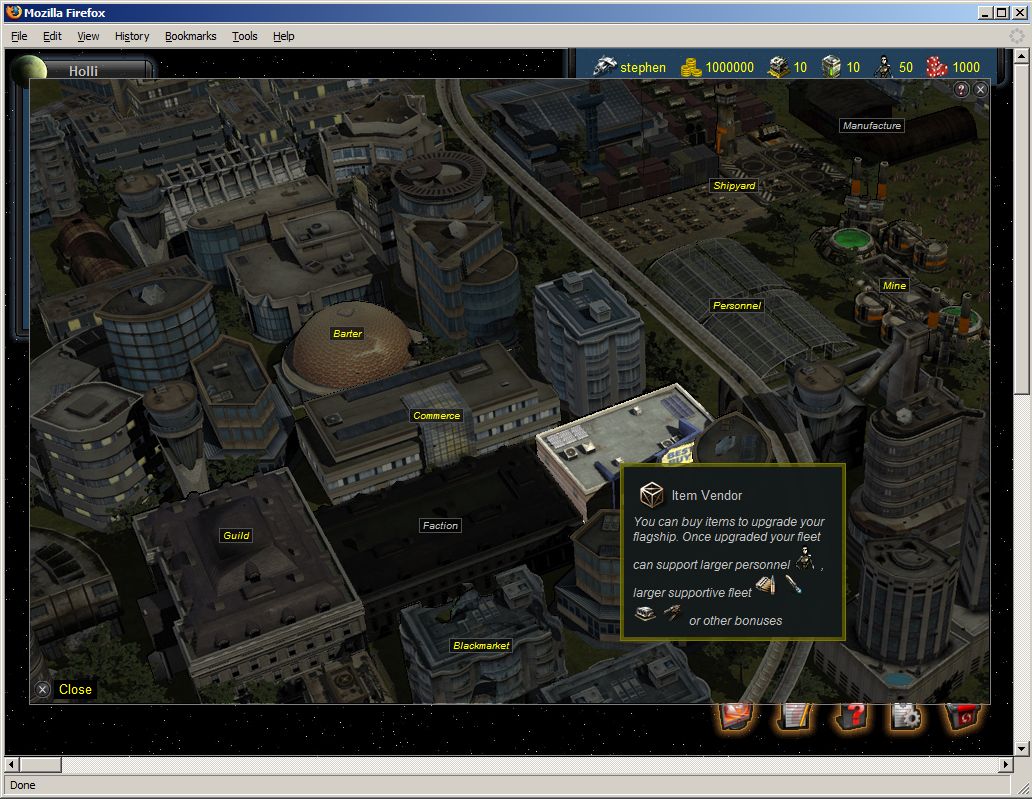The height and width of the screenshot is (799, 1032).
Task: Open settings with the gear icon
Action: point(906,716)
